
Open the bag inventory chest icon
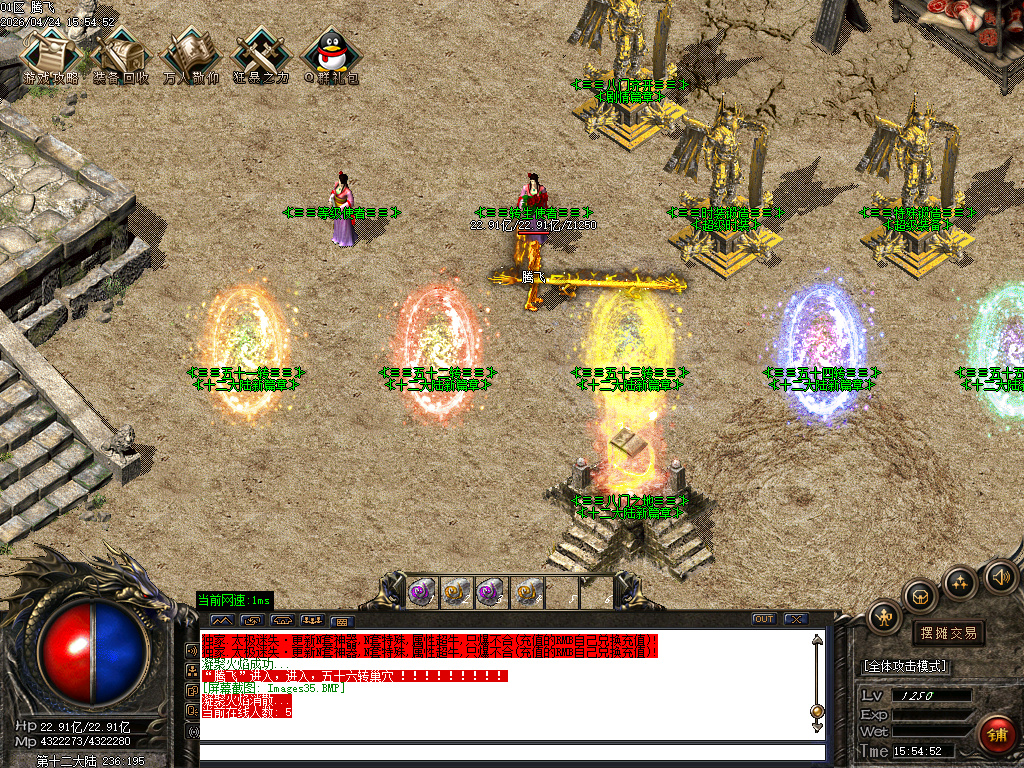click(921, 596)
